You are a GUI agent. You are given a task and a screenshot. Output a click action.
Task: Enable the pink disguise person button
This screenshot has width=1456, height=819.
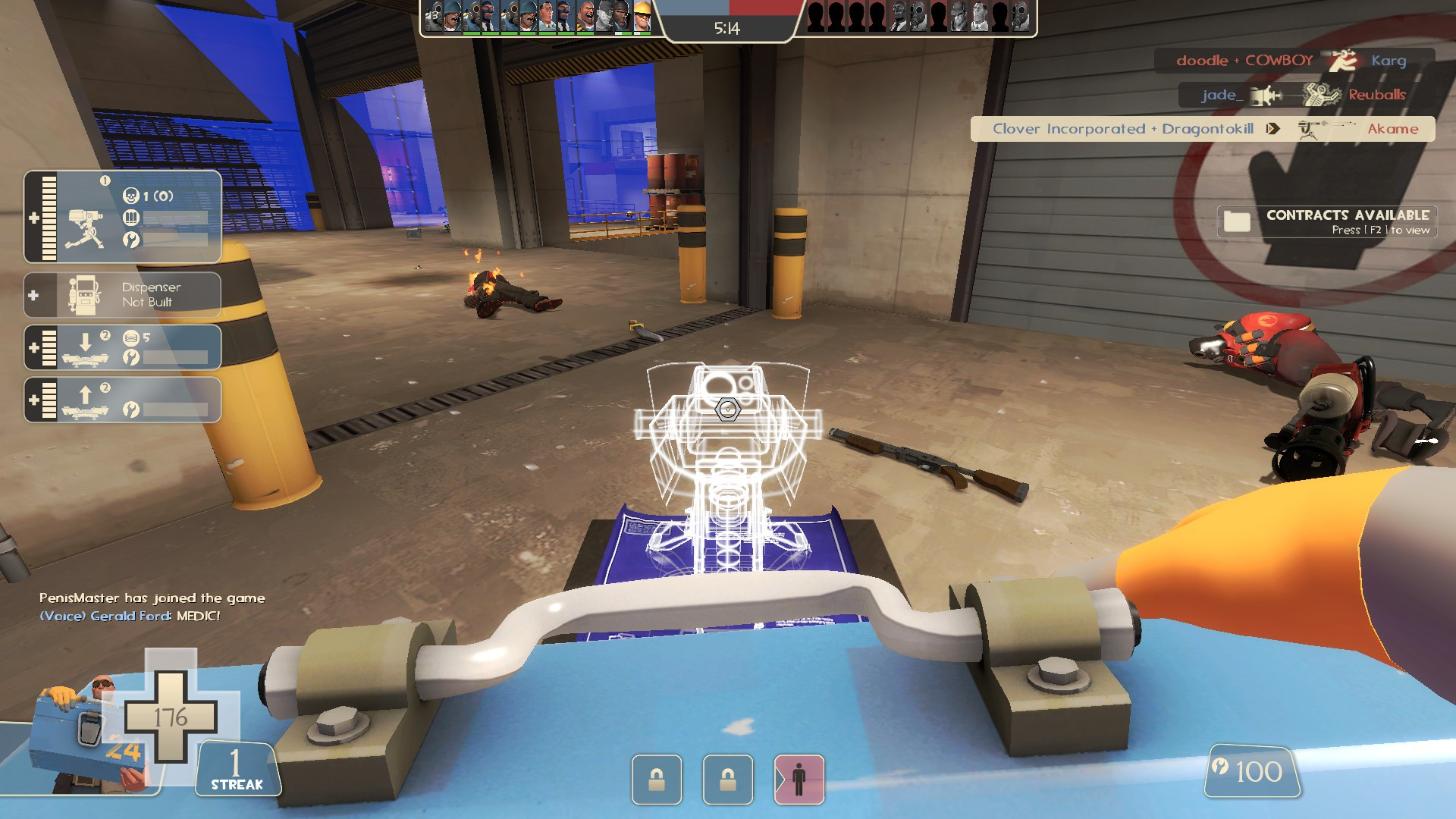pyautogui.click(x=798, y=780)
